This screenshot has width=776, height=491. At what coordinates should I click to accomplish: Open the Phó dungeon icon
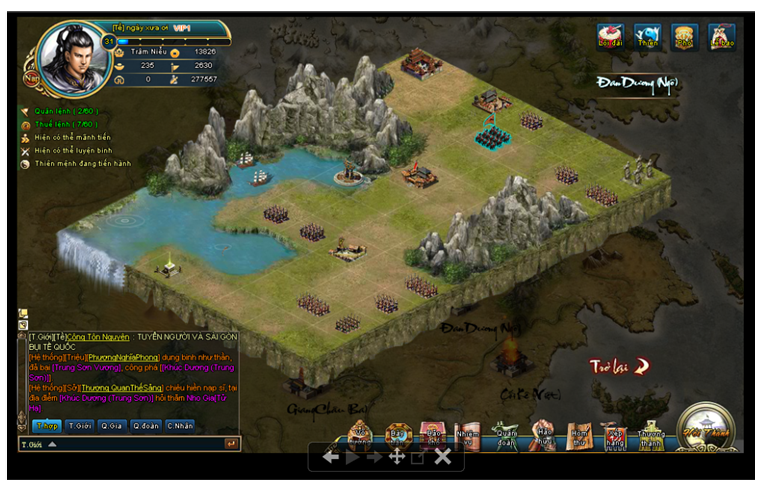pos(685,36)
